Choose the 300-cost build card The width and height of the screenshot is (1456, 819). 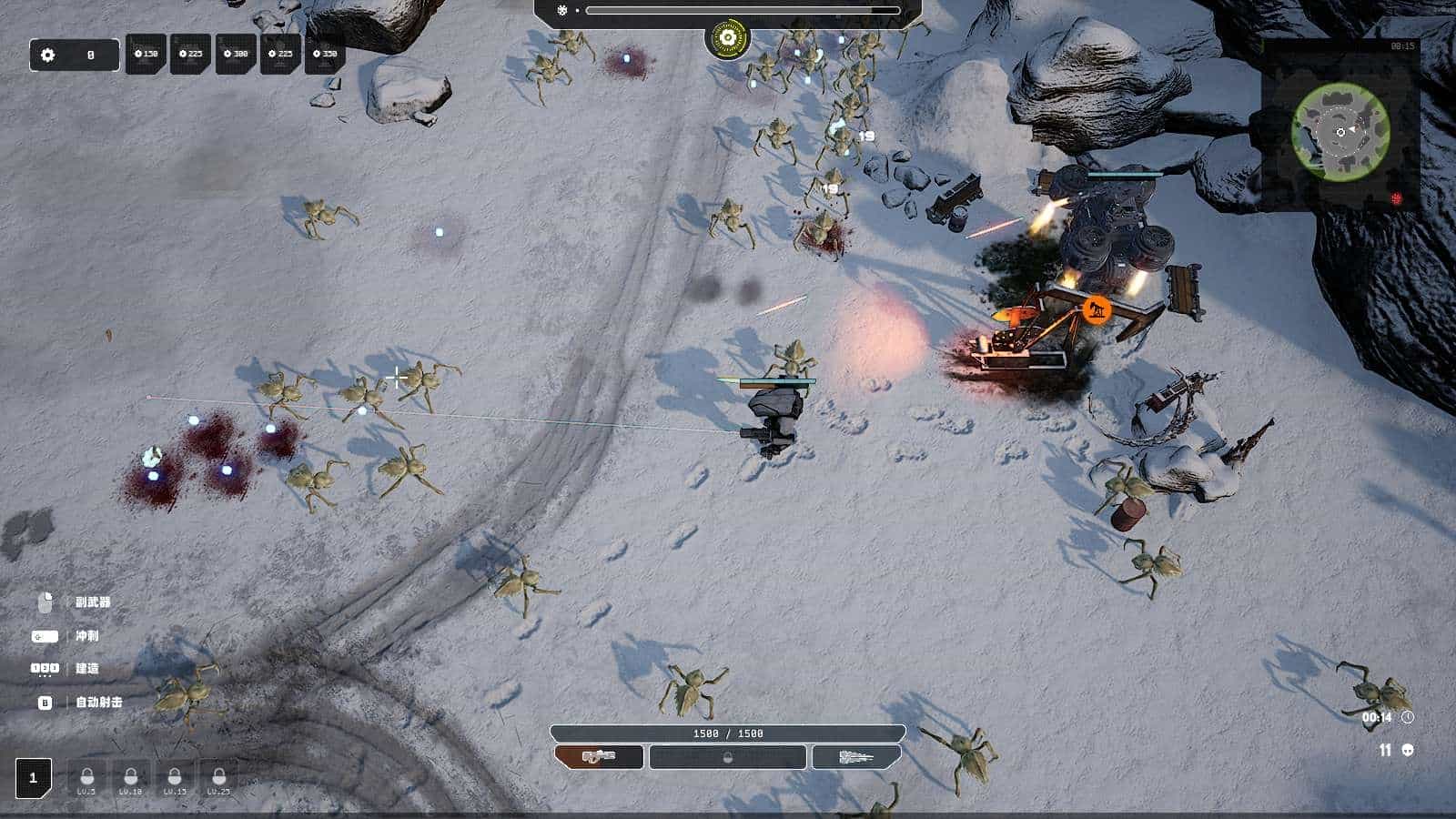[x=236, y=55]
